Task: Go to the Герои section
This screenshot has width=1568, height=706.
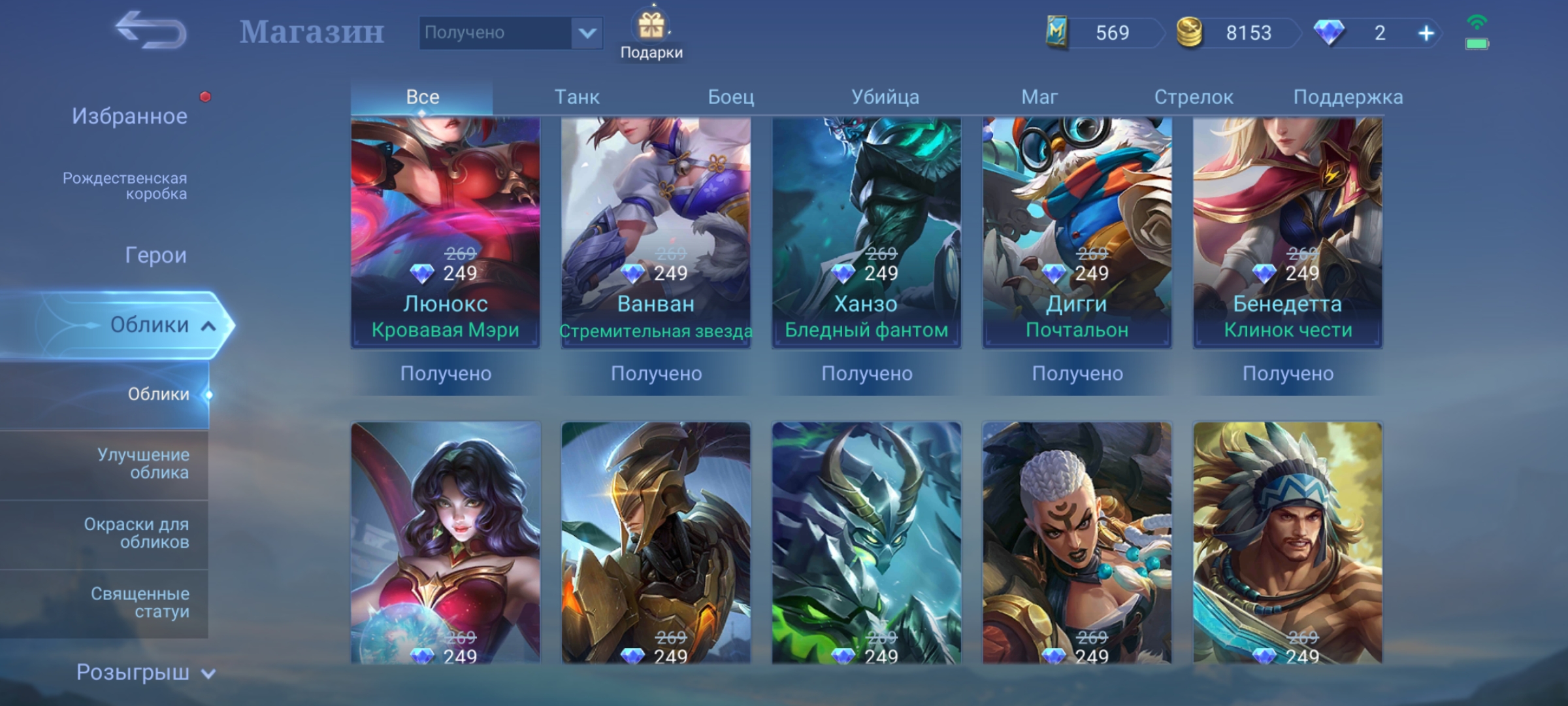Action: tap(155, 255)
